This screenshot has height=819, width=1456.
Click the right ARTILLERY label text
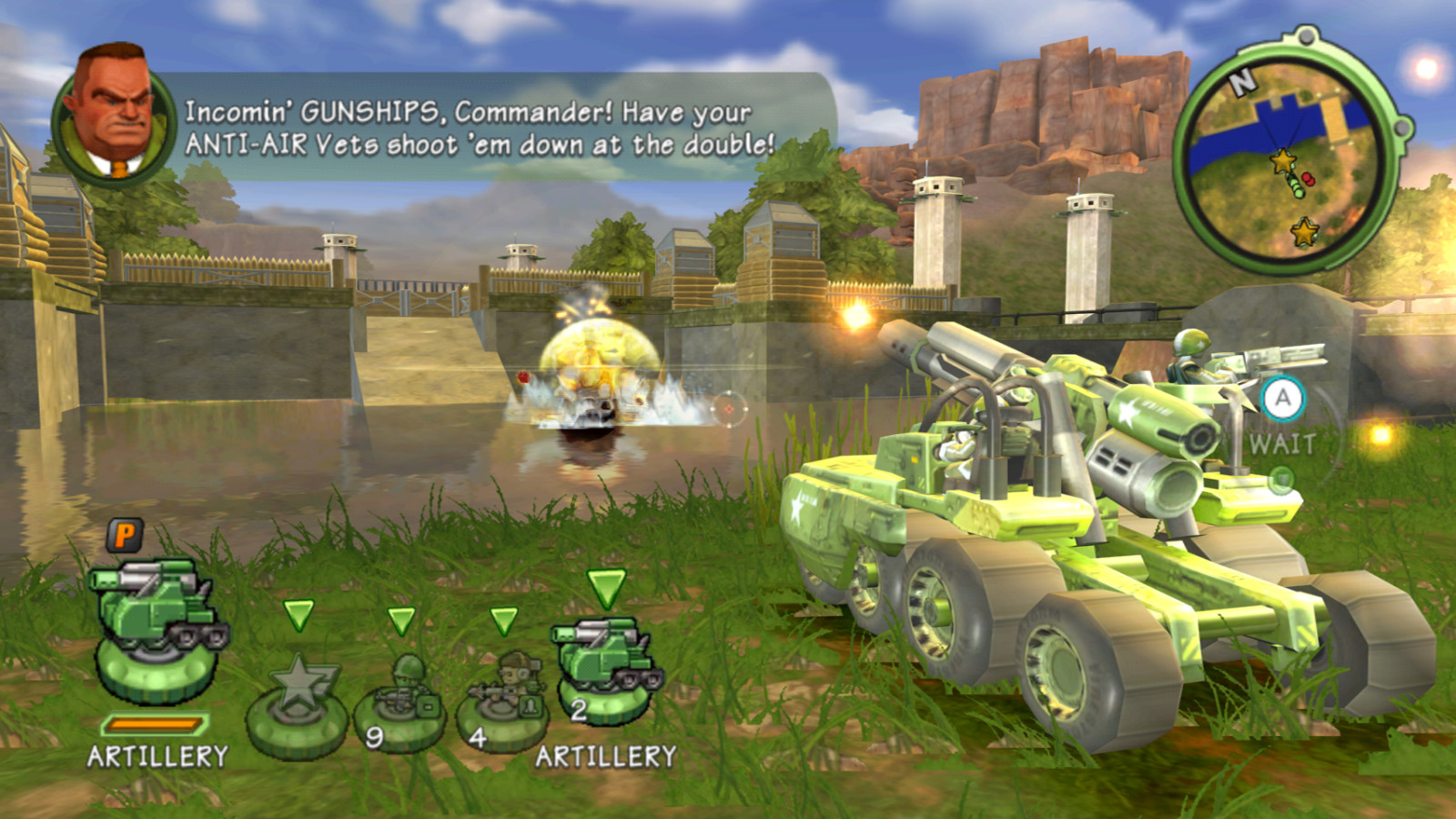tap(604, 754)
